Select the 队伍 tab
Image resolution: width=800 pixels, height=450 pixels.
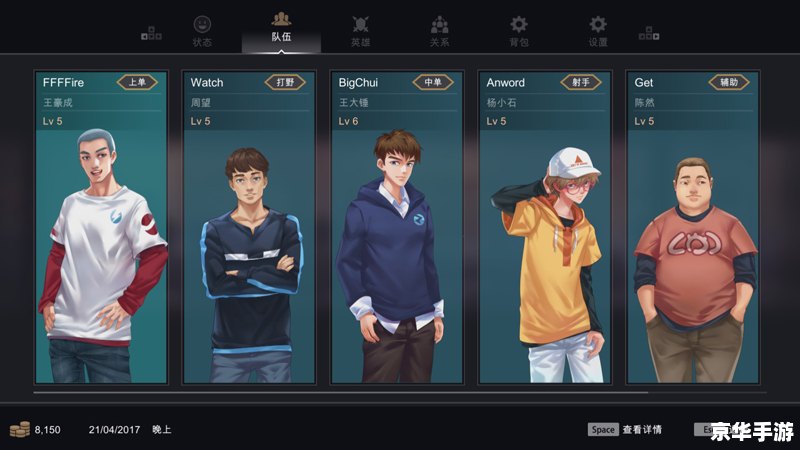coord(281,28)
